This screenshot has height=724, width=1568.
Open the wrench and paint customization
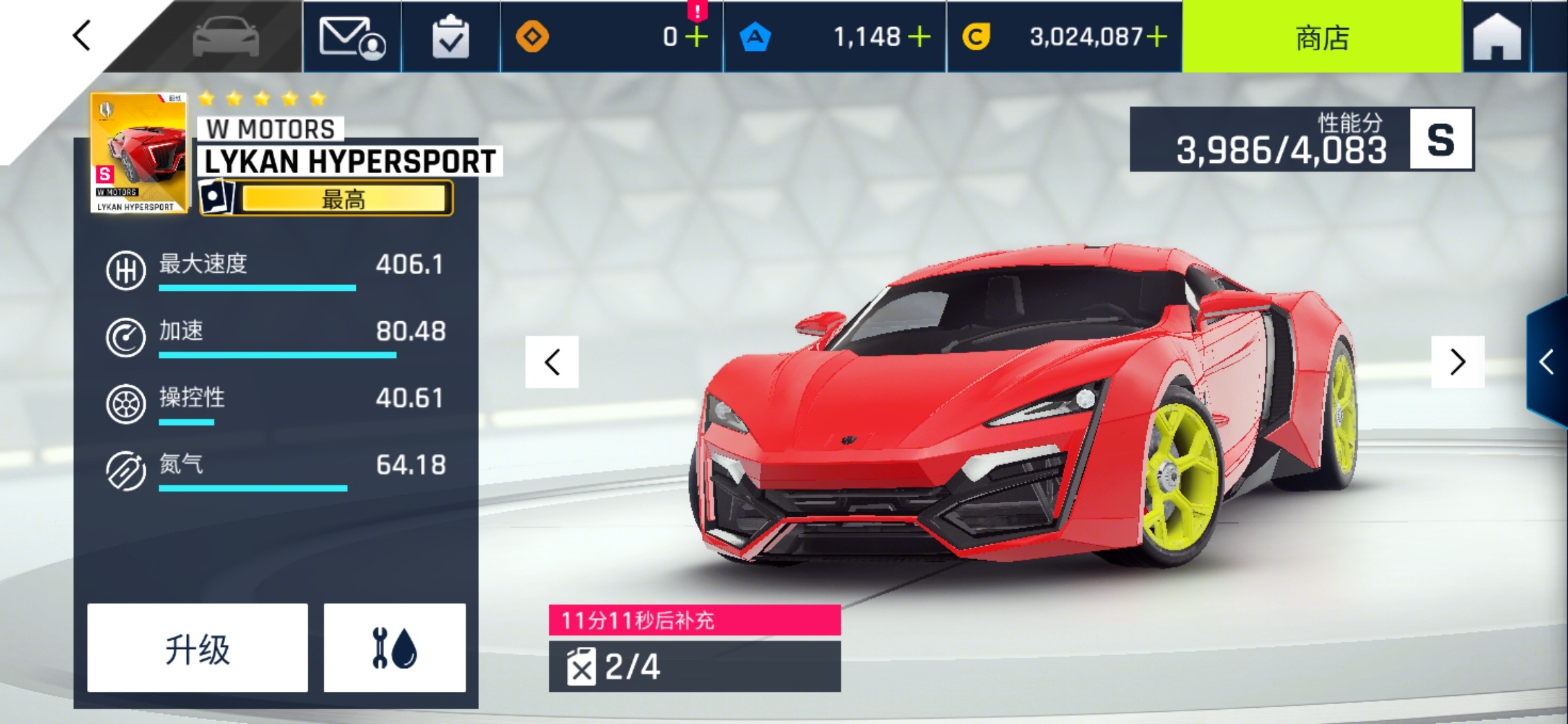coord(395,648)
